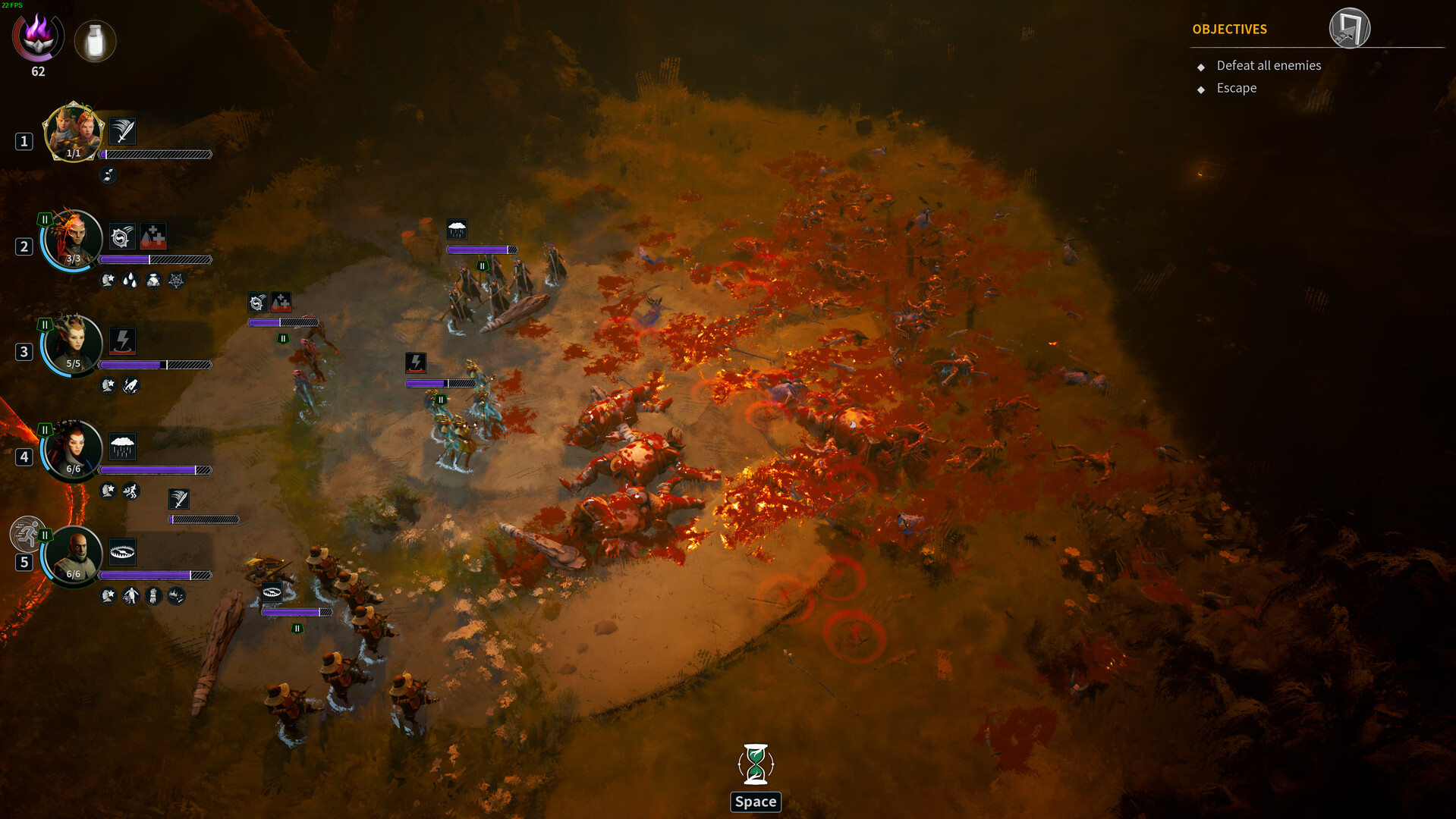
Task: Activate the rain cloud ability for character 4
Action: (122, 447)
